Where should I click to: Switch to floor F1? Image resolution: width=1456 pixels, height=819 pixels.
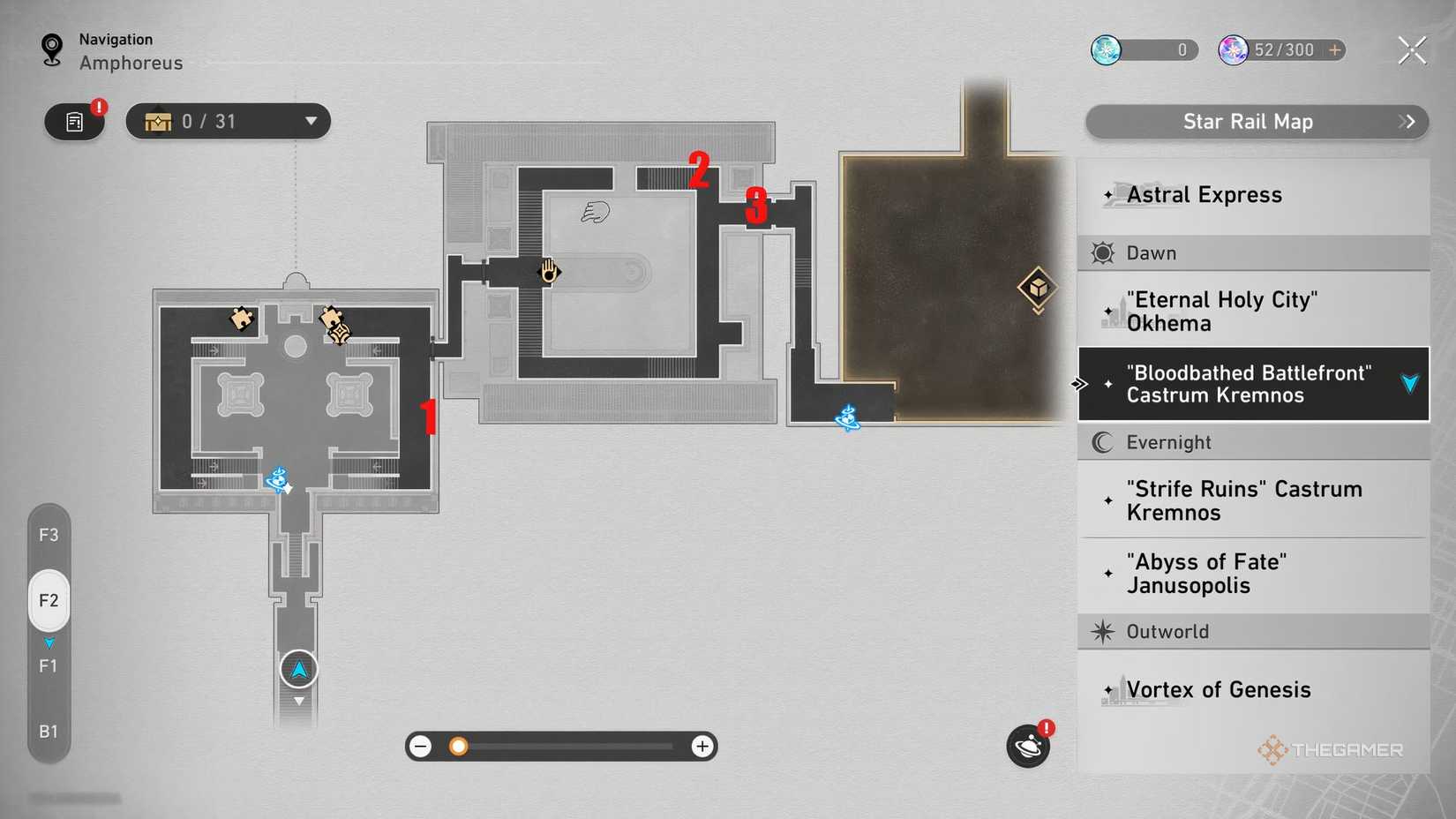point(49,665)
